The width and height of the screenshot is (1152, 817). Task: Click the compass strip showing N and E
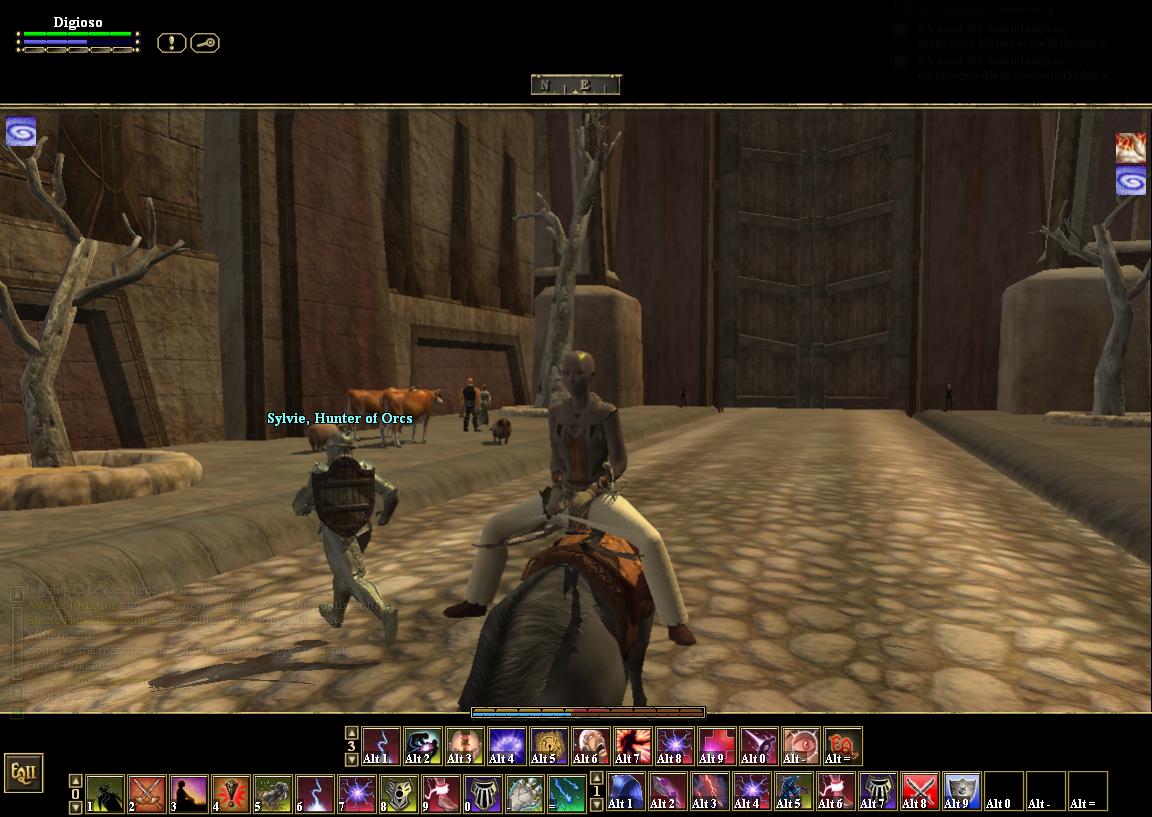(575, 85)
